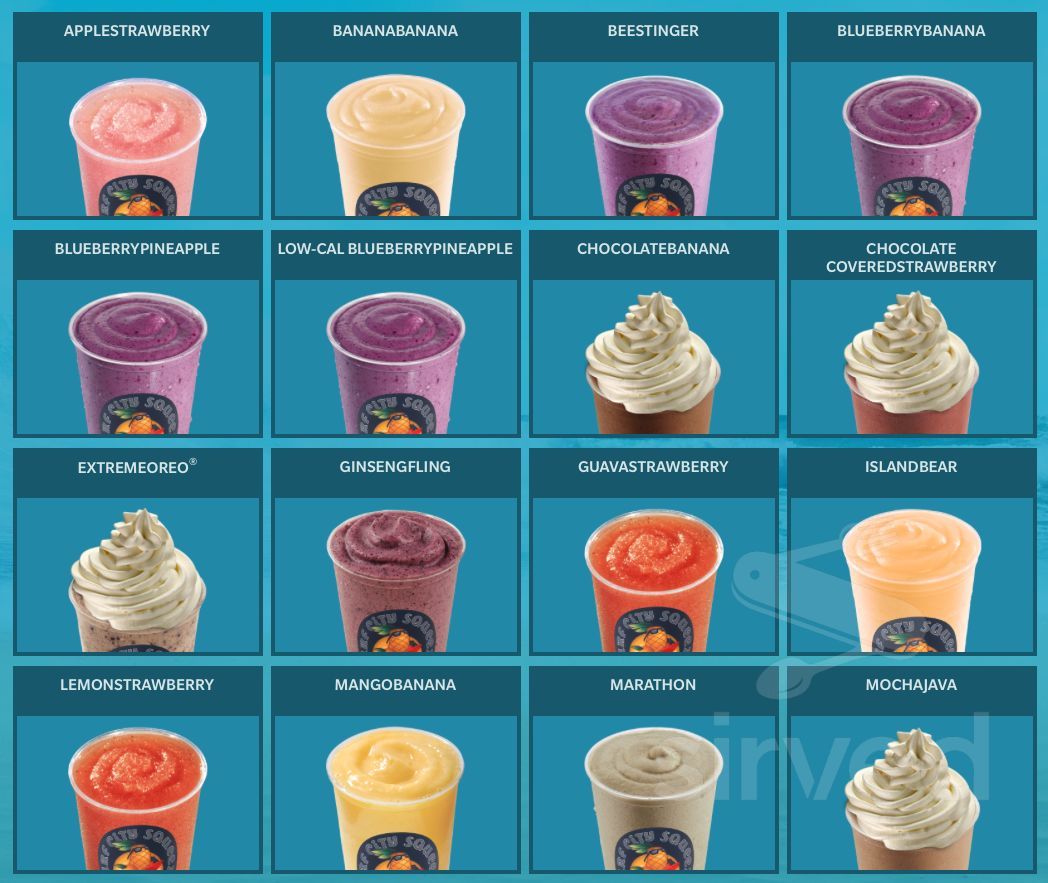Open the Extreme Oreo smoothie tile

(x=137, y=574)
